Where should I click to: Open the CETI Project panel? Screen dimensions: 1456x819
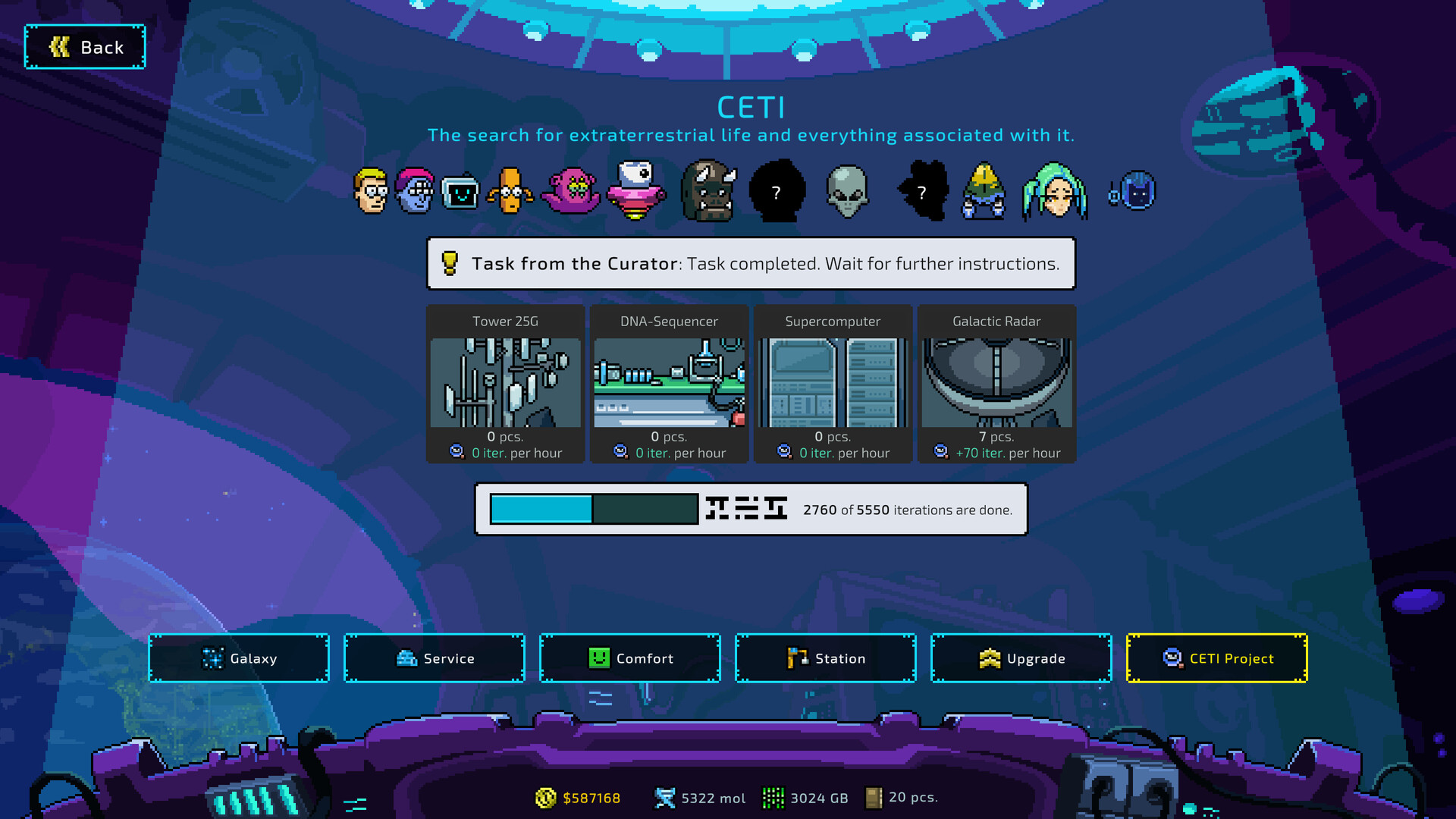tap(1216, 658)
